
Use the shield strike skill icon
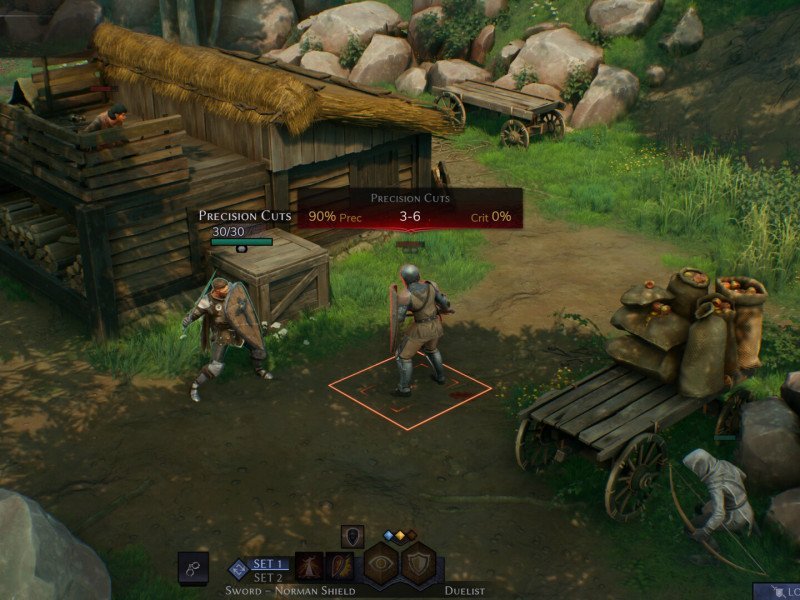[x=340, y=567]
